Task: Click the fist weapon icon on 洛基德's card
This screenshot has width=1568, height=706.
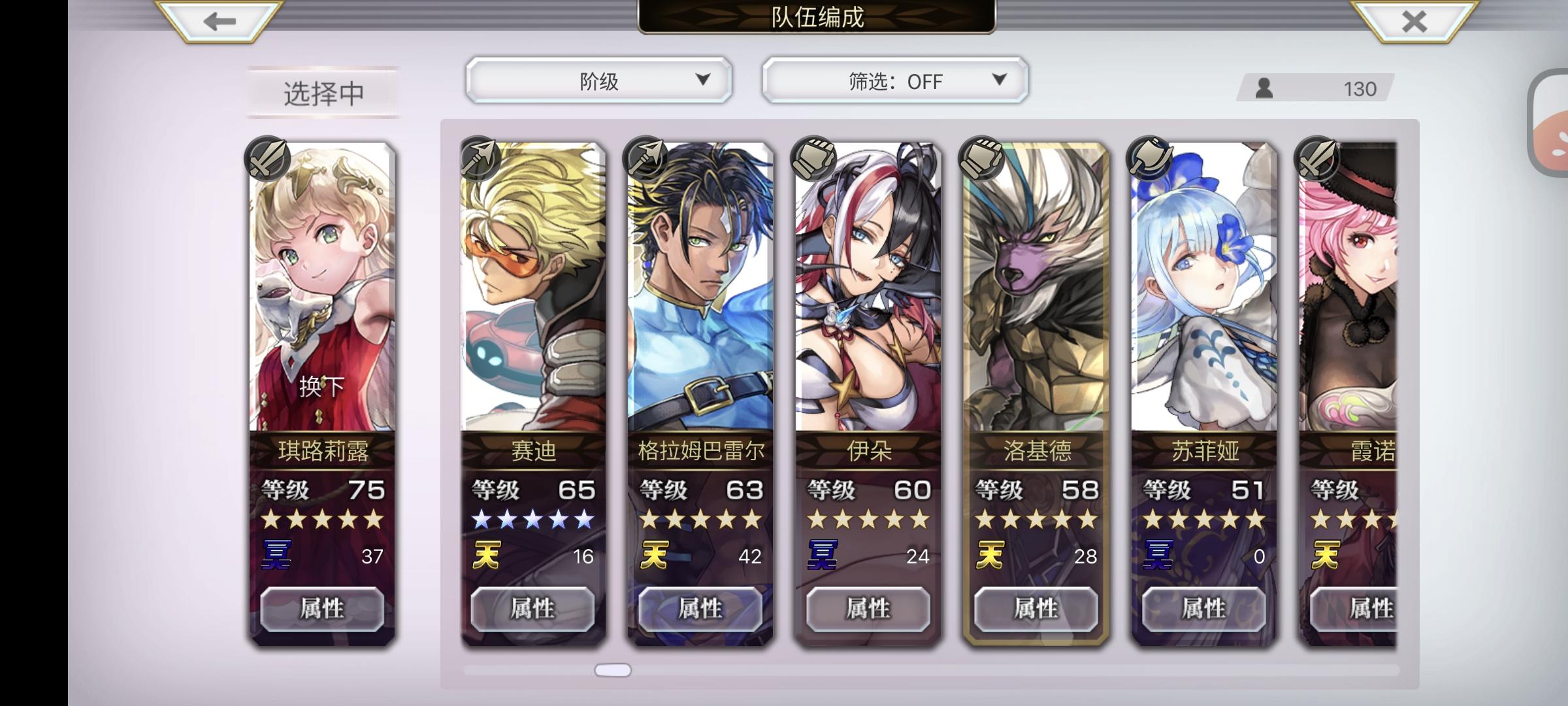Action: [982, 157]
